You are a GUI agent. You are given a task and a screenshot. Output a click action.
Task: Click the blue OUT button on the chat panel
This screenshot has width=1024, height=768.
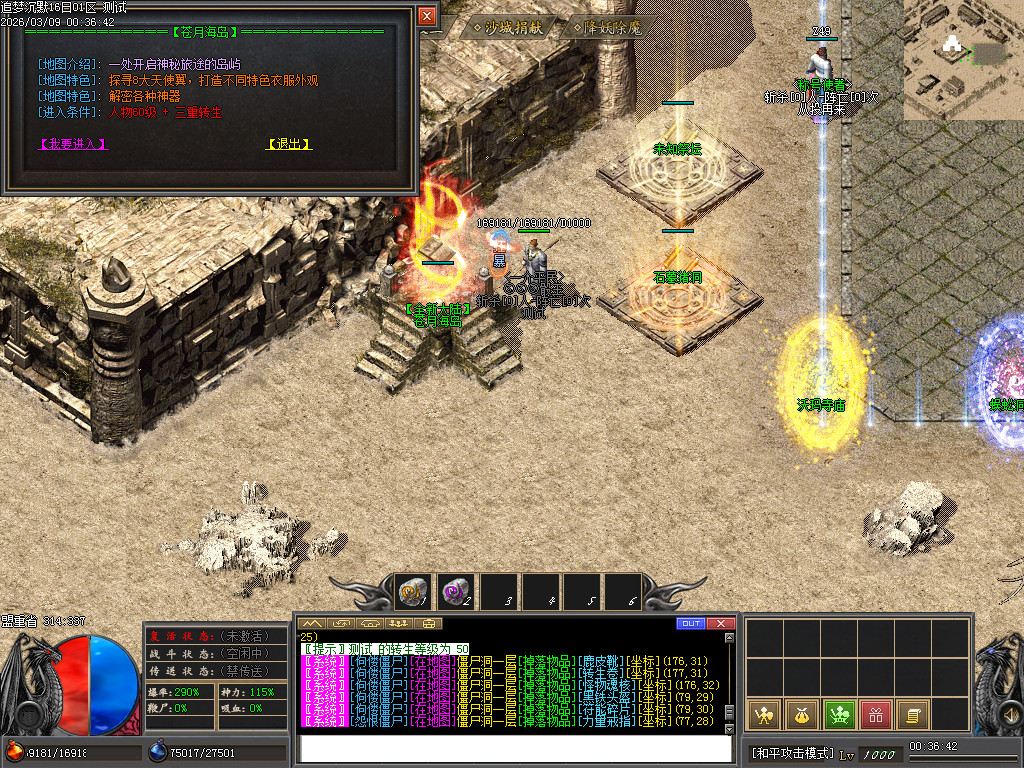[x=690, y=624]
